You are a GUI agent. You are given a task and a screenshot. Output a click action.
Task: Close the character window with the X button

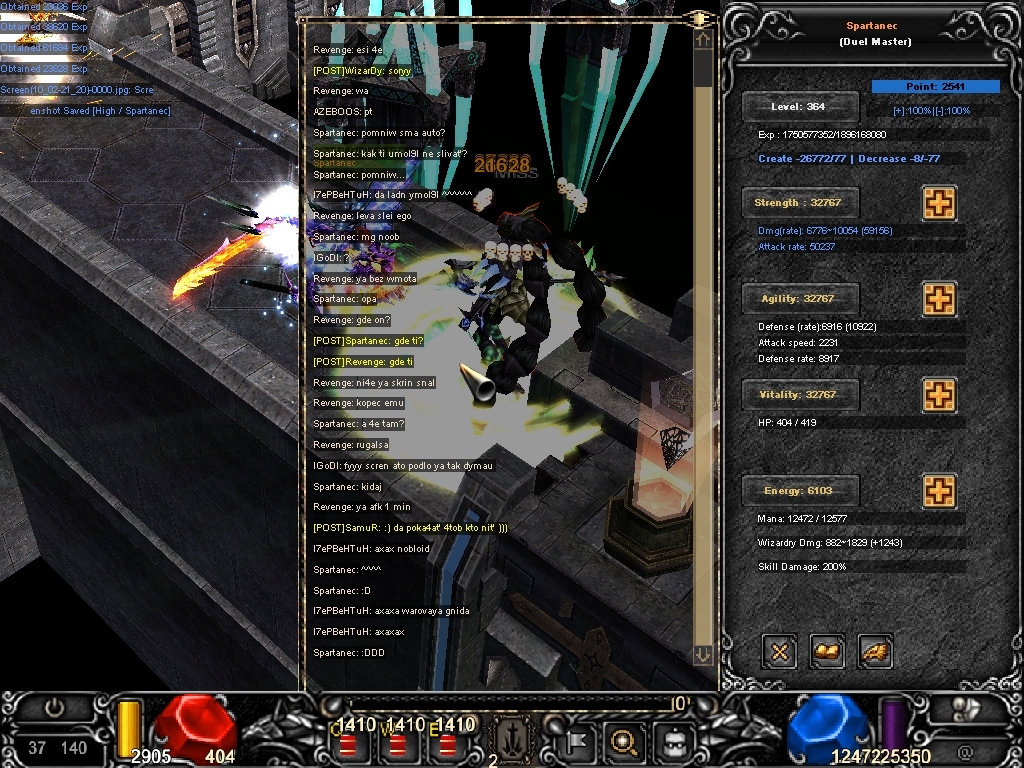tap(779, 652)
